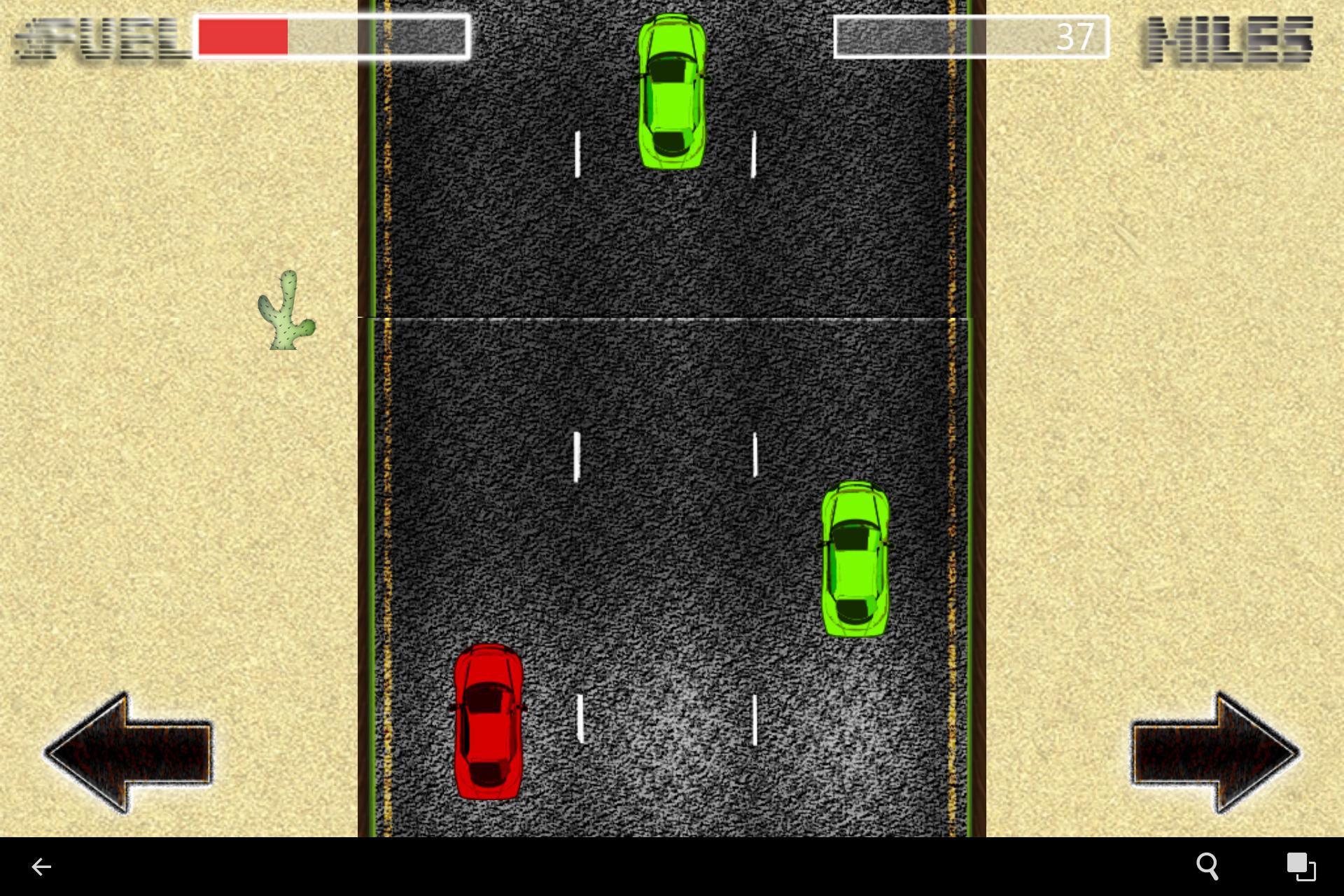Open the recent apps icon
This screenshot has width=1344, height=896.
pos(1301,867)
